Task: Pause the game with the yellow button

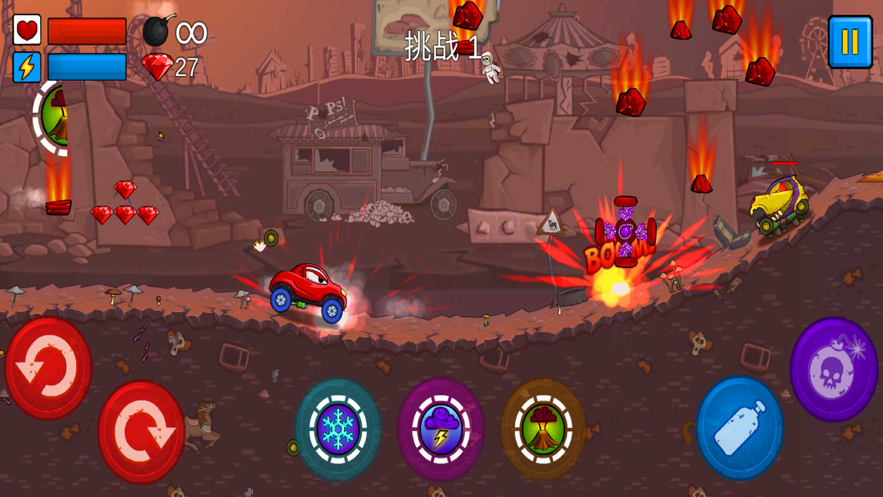Action: pyautogui.click(x=849, y=42)
